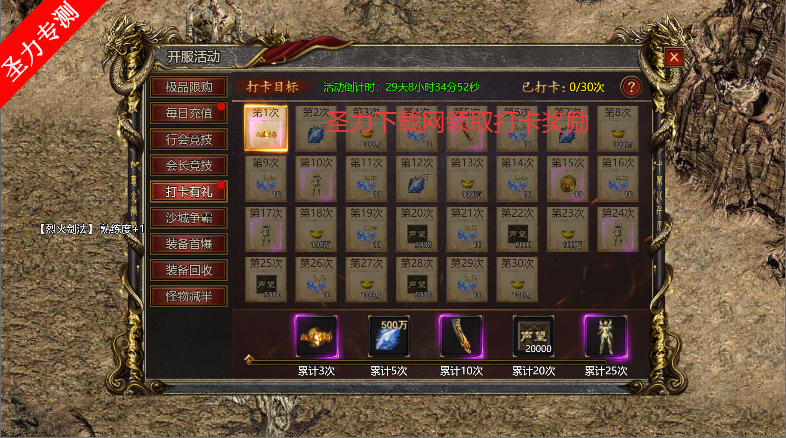This screenshot has width=786, height=438.
Task: Select the 累计25次 armor reward
Action: [605, 337]
